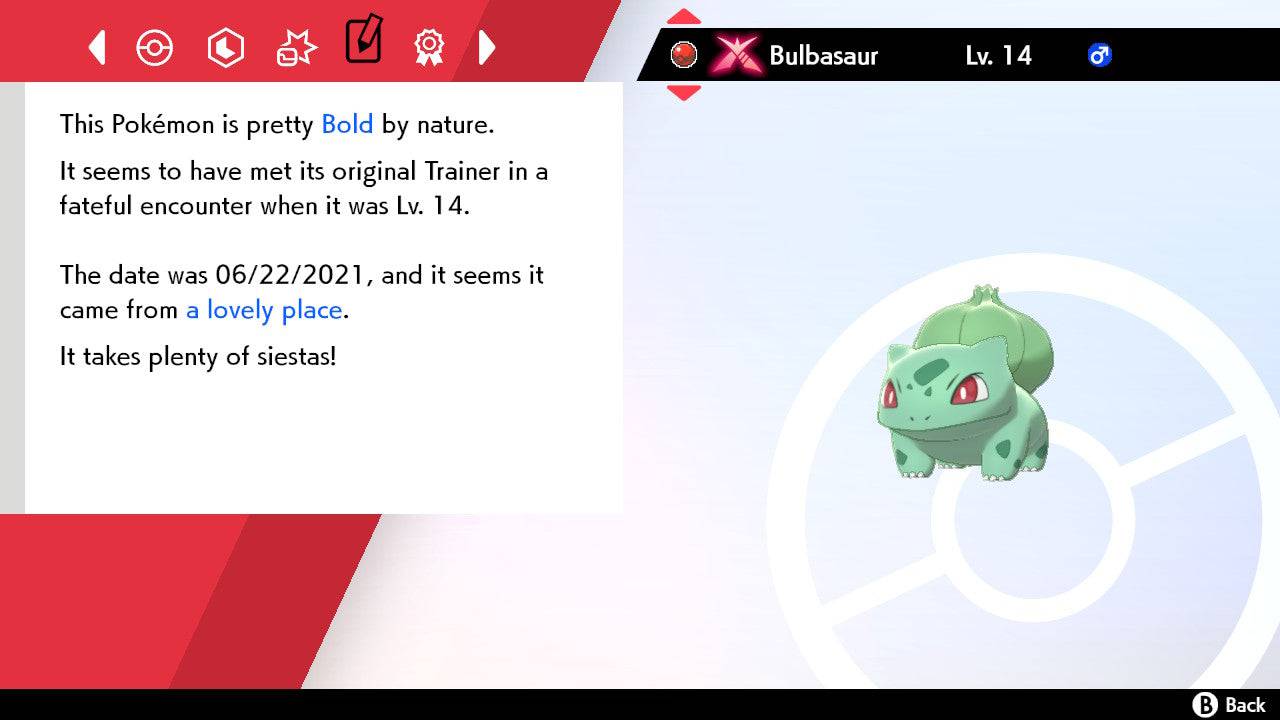Select the Trainer Memo pencil icon

coord(363,42)
